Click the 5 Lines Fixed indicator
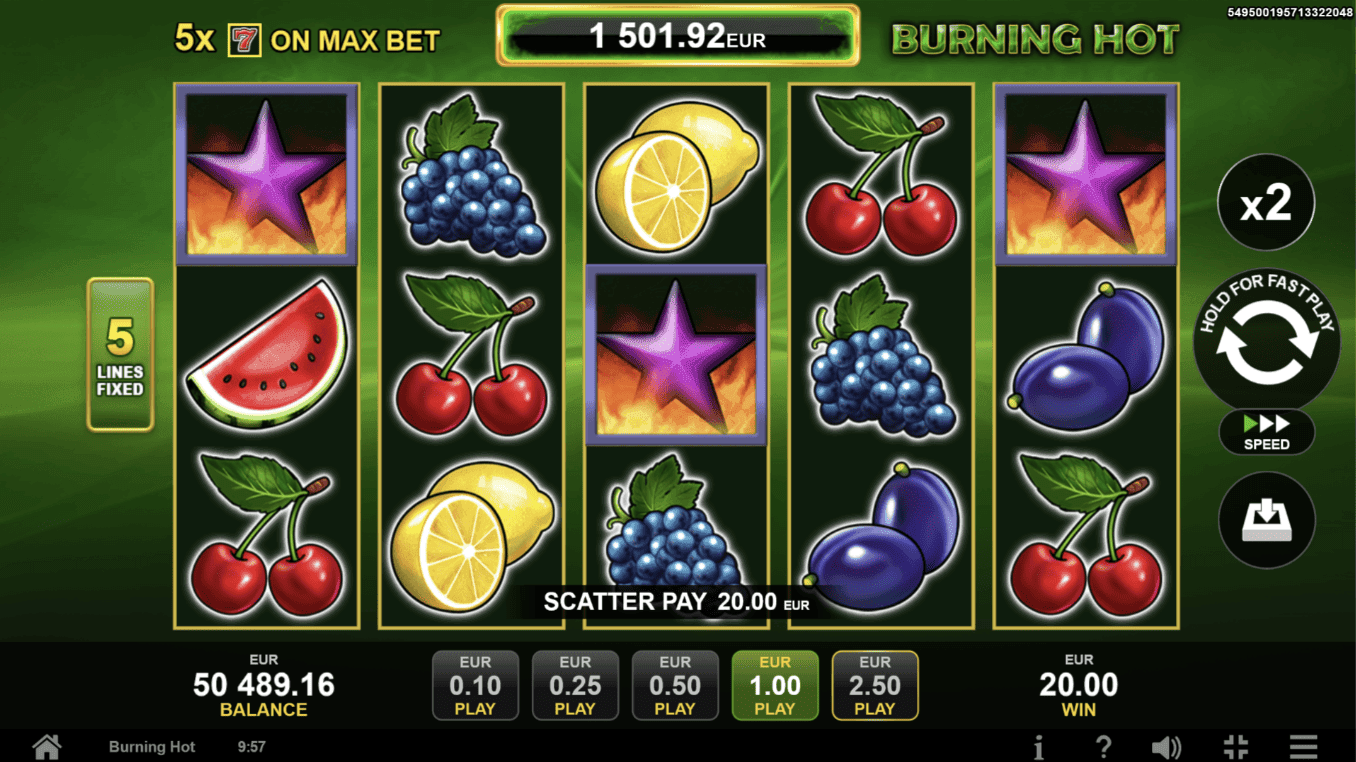1356x762 pixels. coord(120,355)
